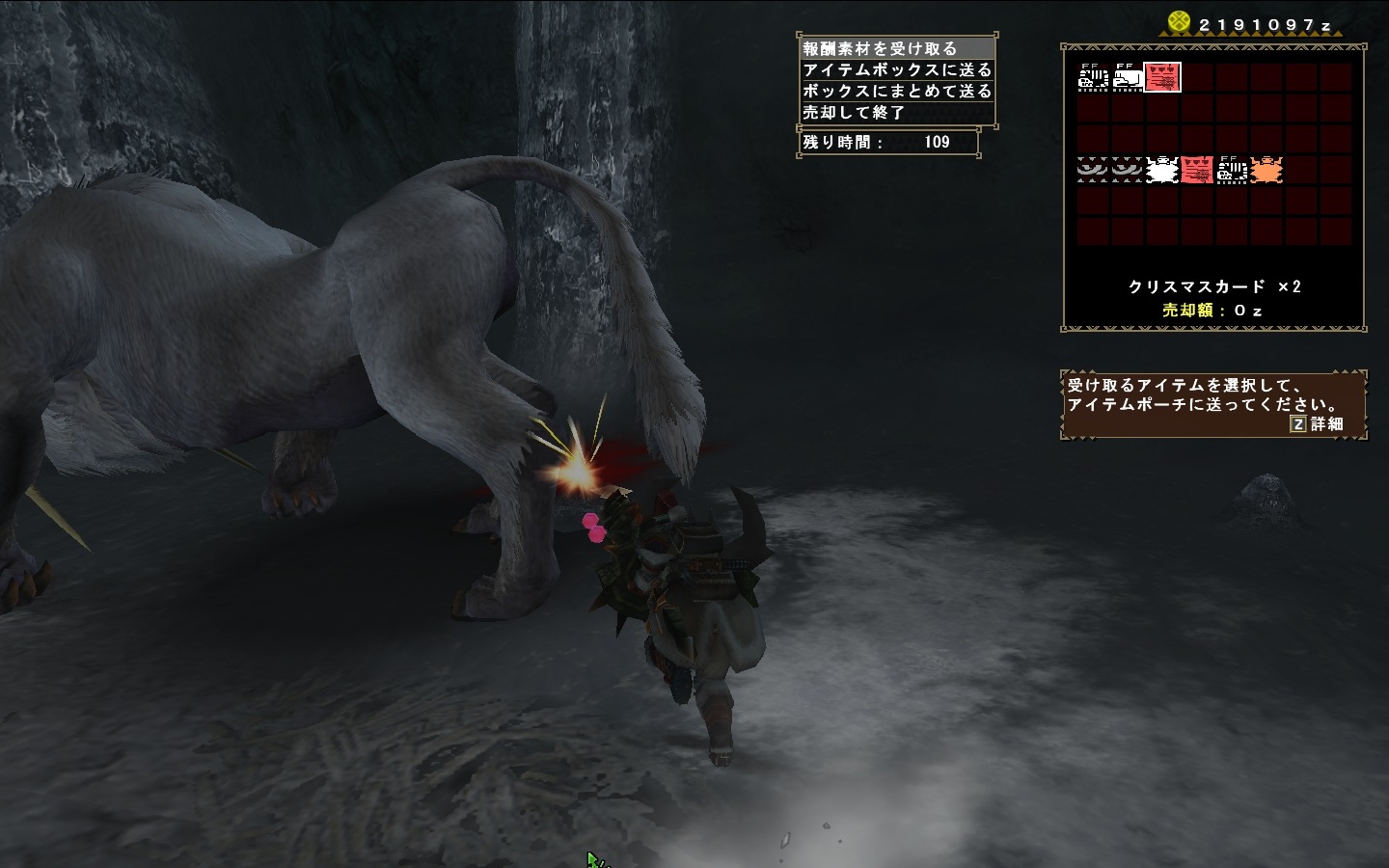Choose アイテムボックスに送る to send to item box
Screen dimensions: 1389x868
pyautogui.click(x=896, y=69)
